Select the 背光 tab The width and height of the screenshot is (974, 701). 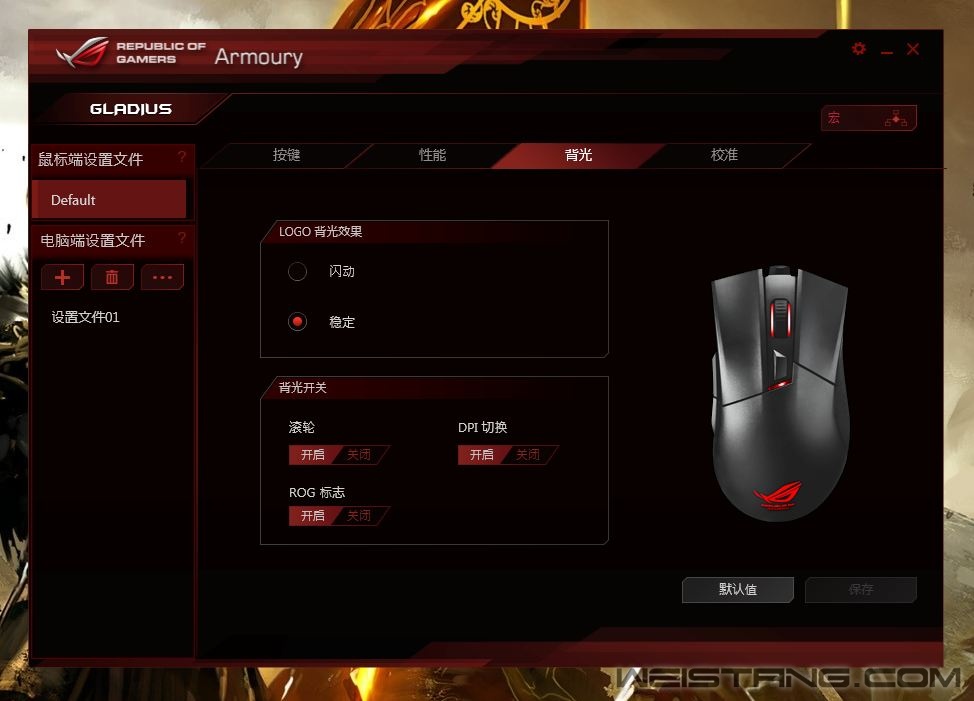click(578, 156)
